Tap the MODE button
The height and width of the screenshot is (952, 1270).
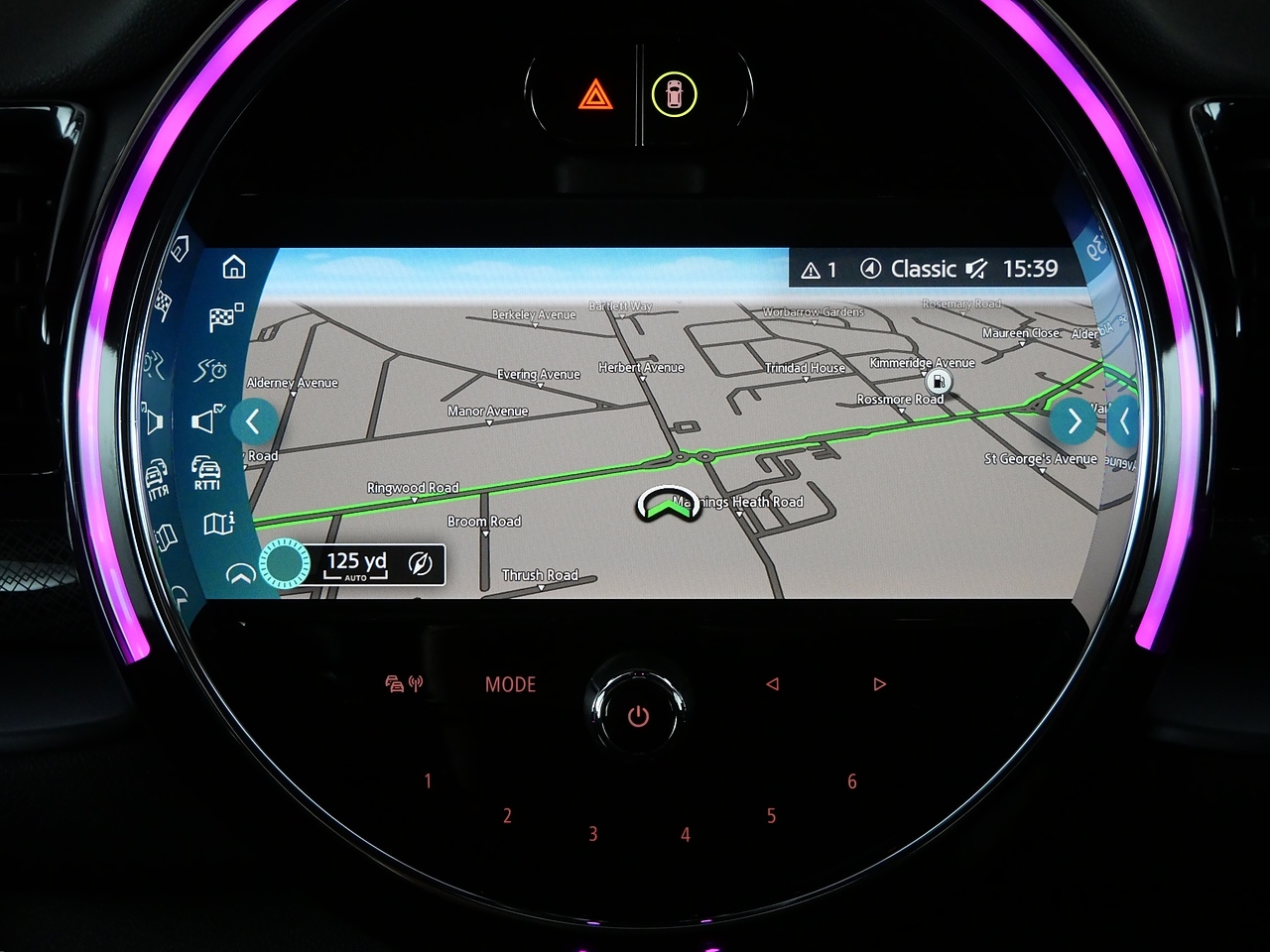point(510,684)
